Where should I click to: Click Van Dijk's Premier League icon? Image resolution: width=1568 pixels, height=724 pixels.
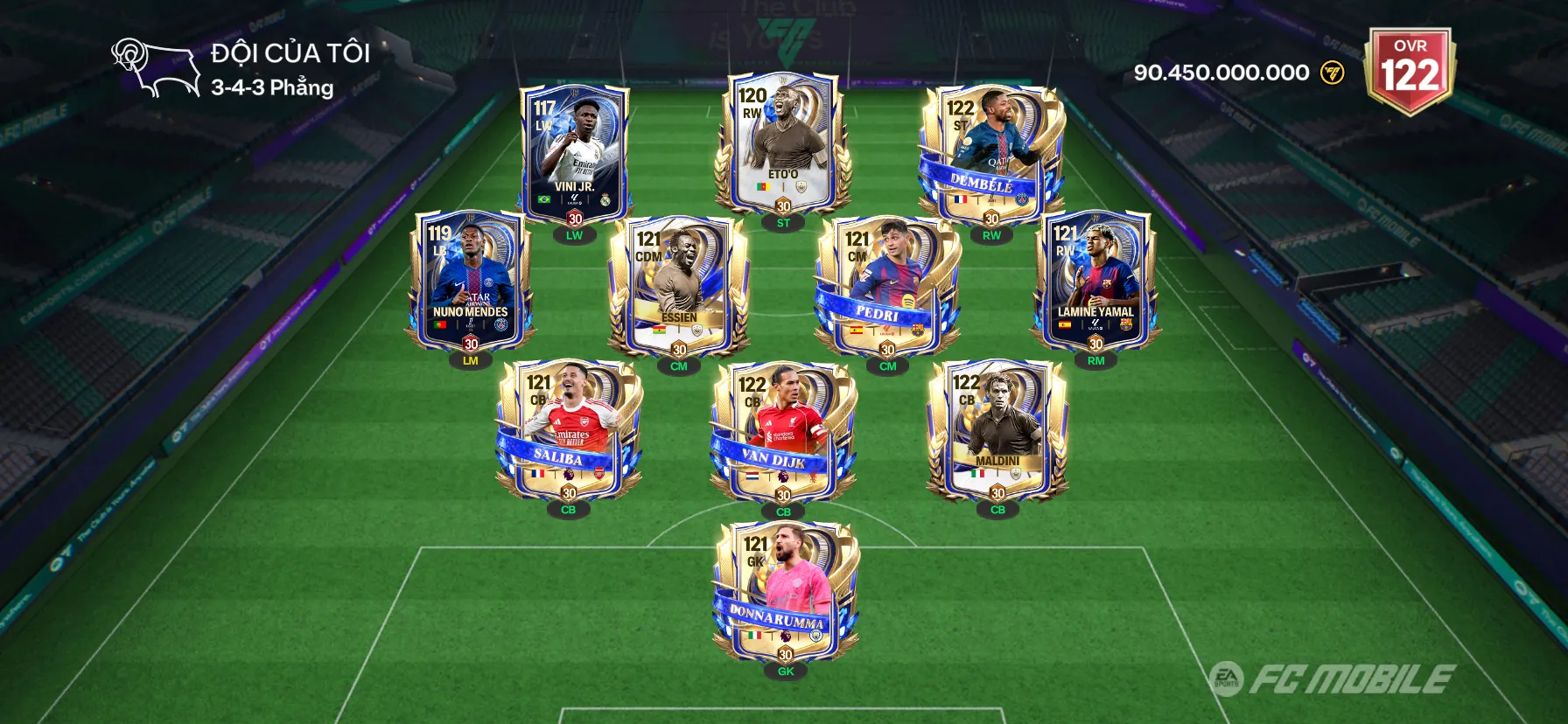point(783,477)
